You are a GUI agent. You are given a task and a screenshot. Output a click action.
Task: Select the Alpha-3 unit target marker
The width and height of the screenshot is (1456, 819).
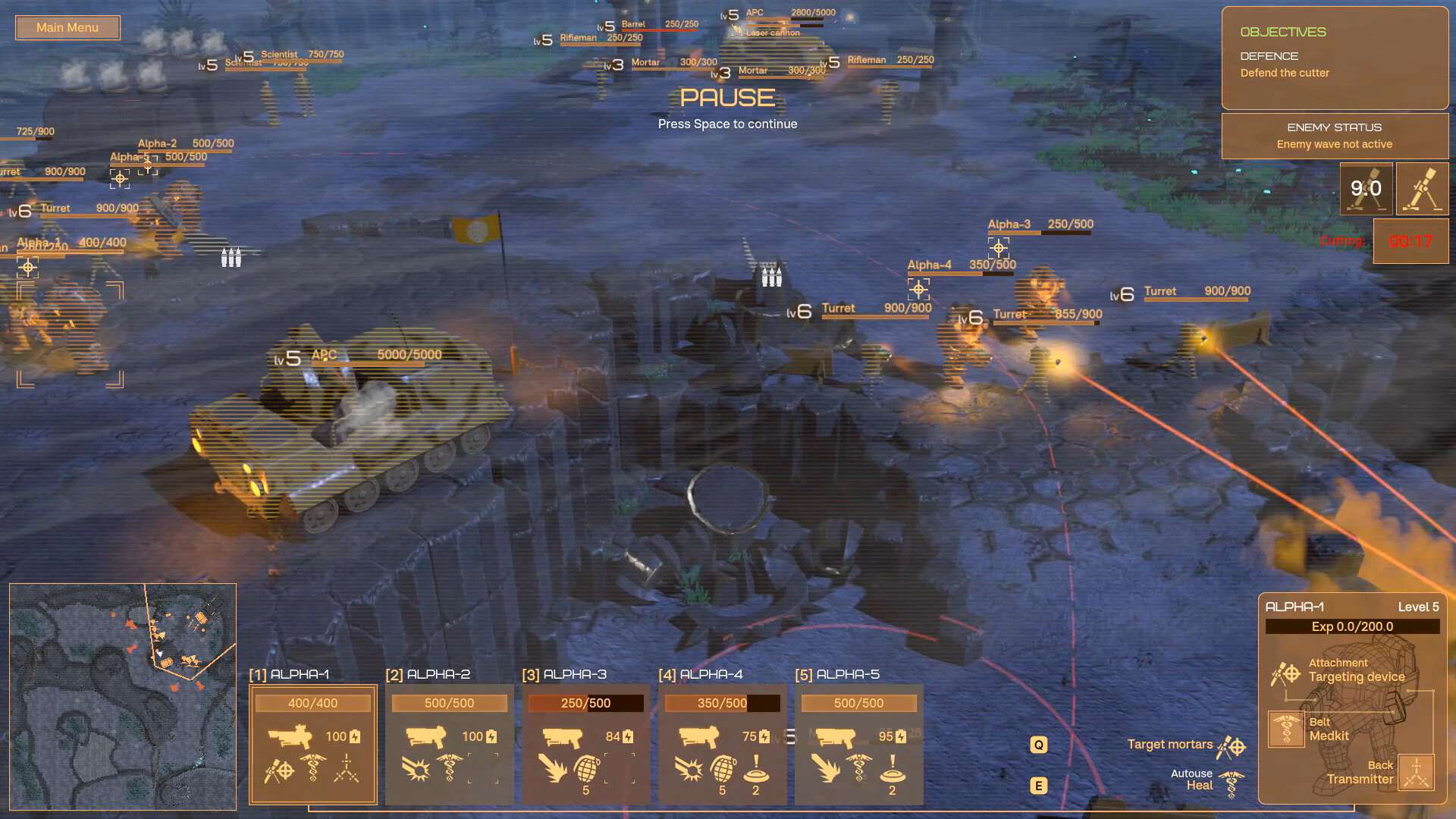click(x=999, y=248)
